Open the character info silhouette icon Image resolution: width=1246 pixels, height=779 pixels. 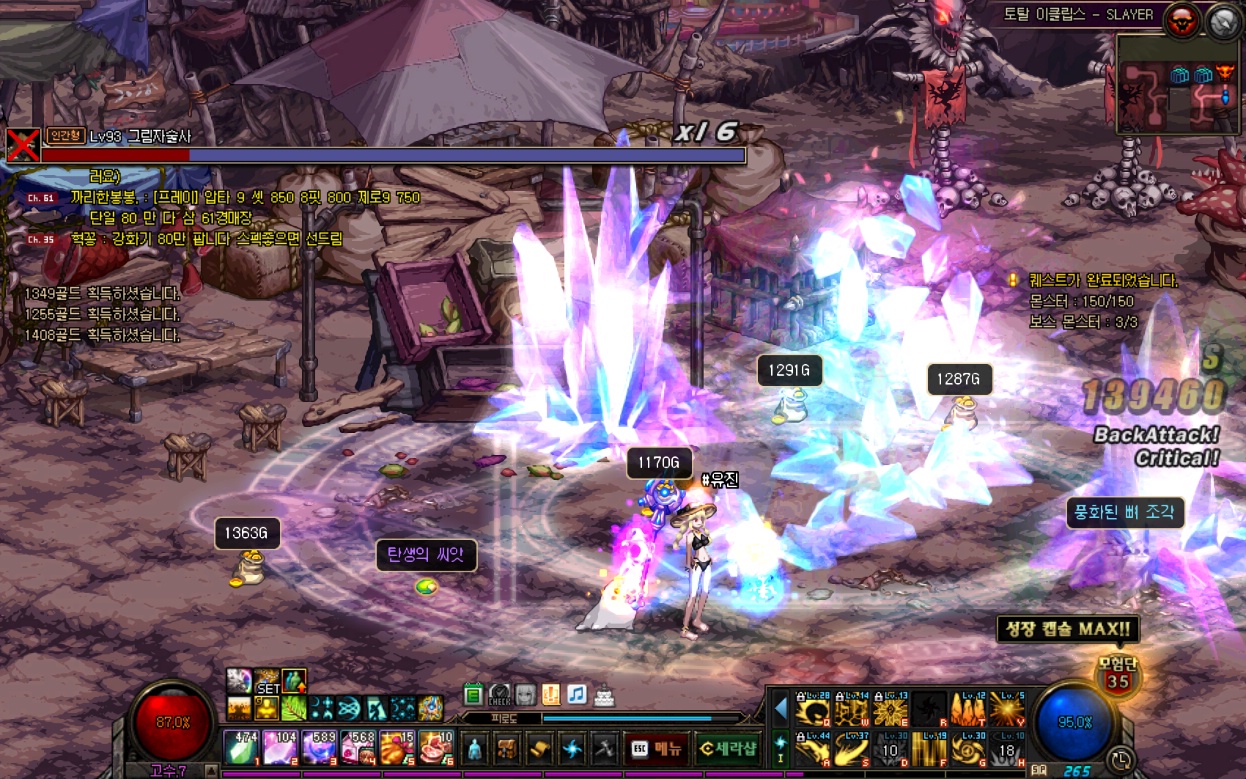pos(475,748)
